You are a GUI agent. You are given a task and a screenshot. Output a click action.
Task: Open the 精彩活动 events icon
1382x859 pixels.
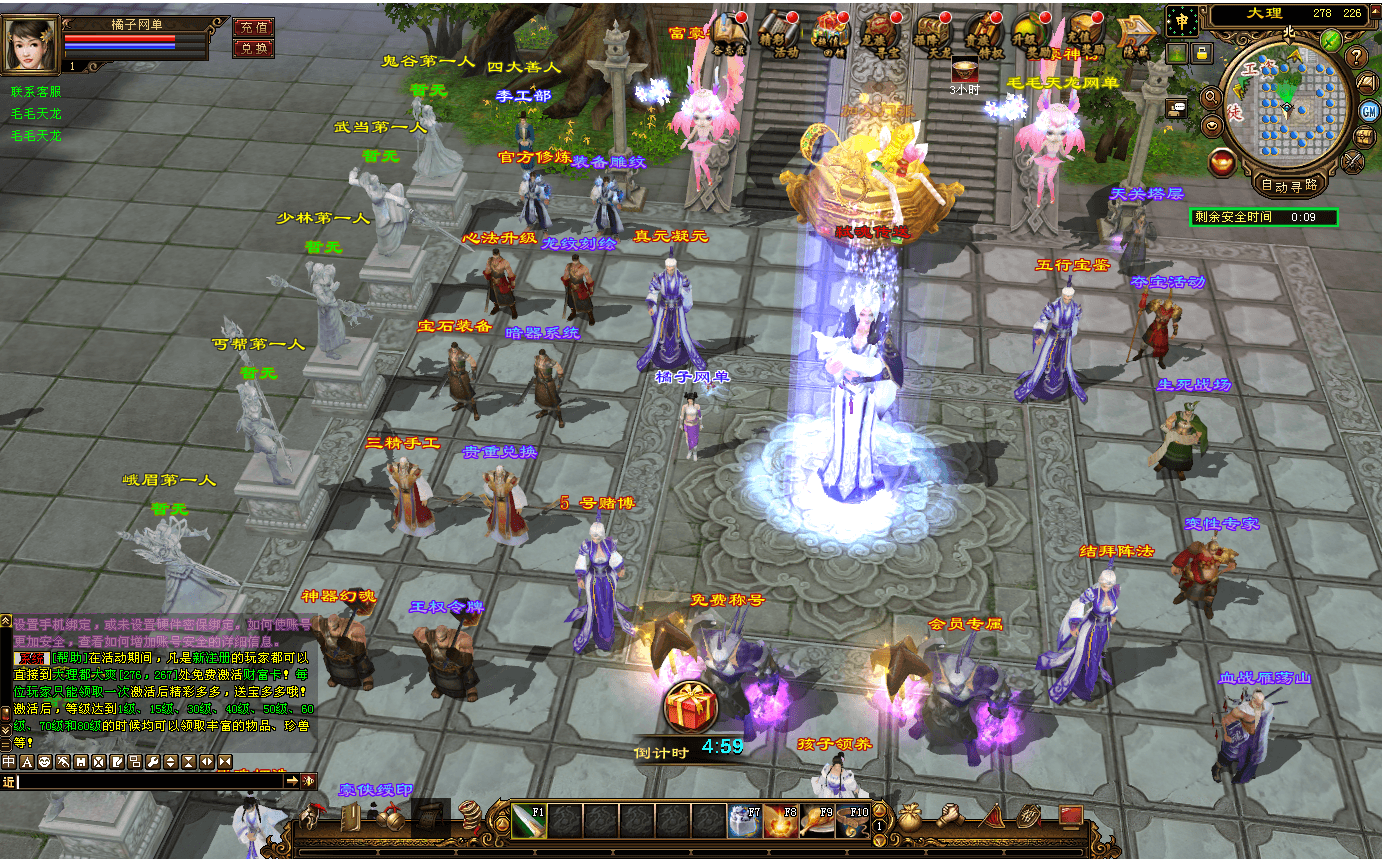(x=780, y=34)
